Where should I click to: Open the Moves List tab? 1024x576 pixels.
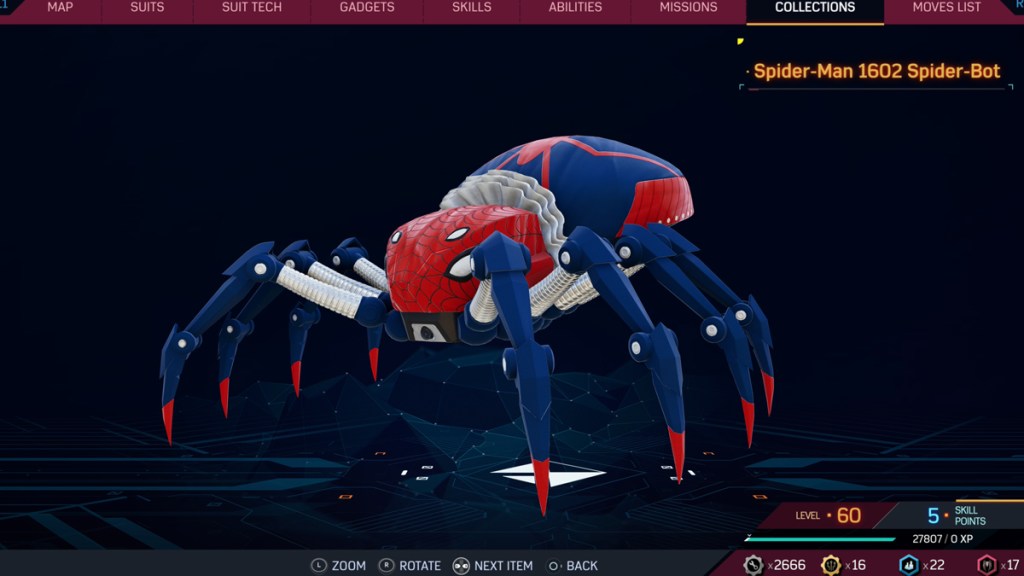click(946, 8)
